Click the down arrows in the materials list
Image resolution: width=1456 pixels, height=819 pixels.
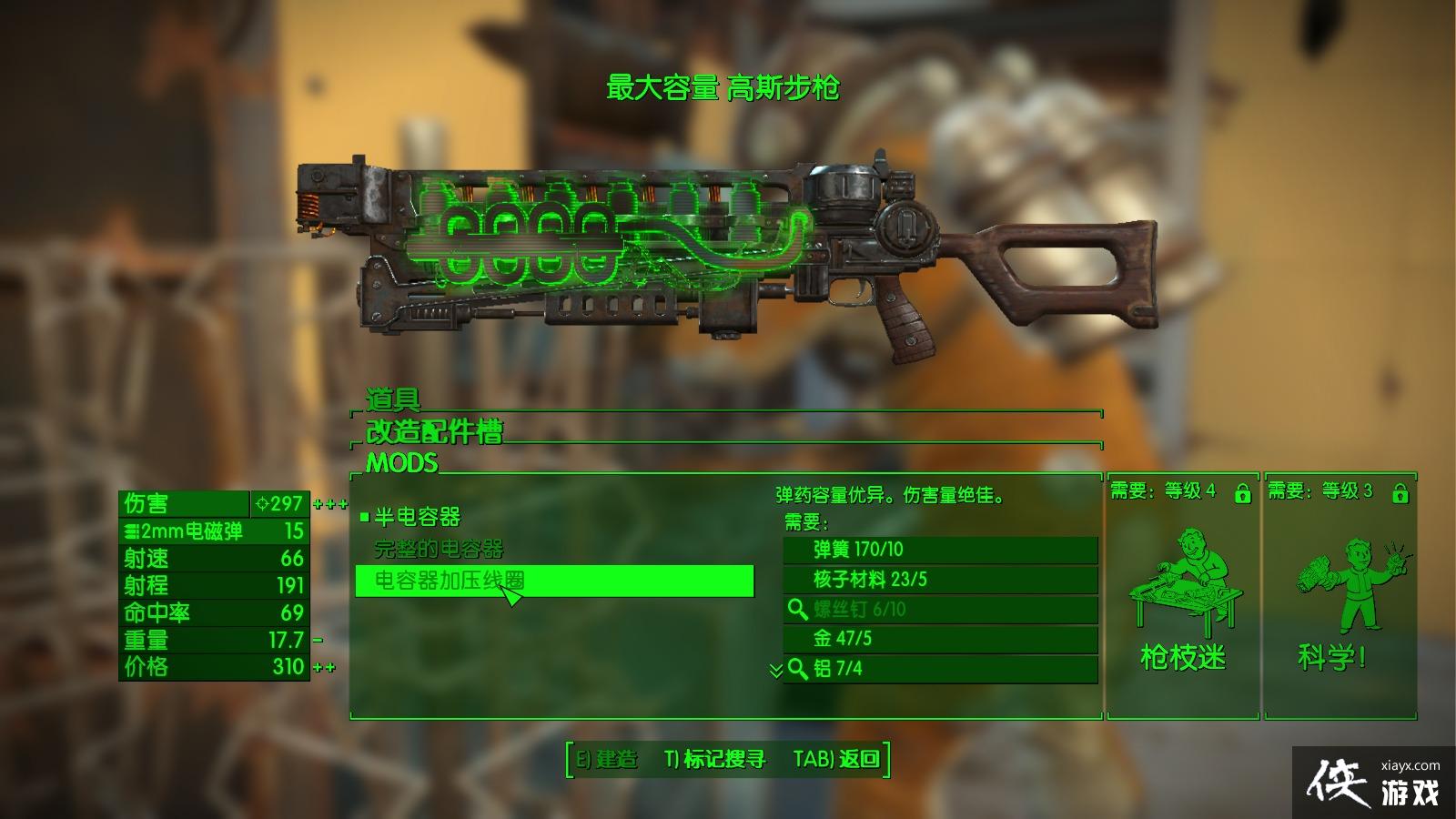(x=775, y=671)
